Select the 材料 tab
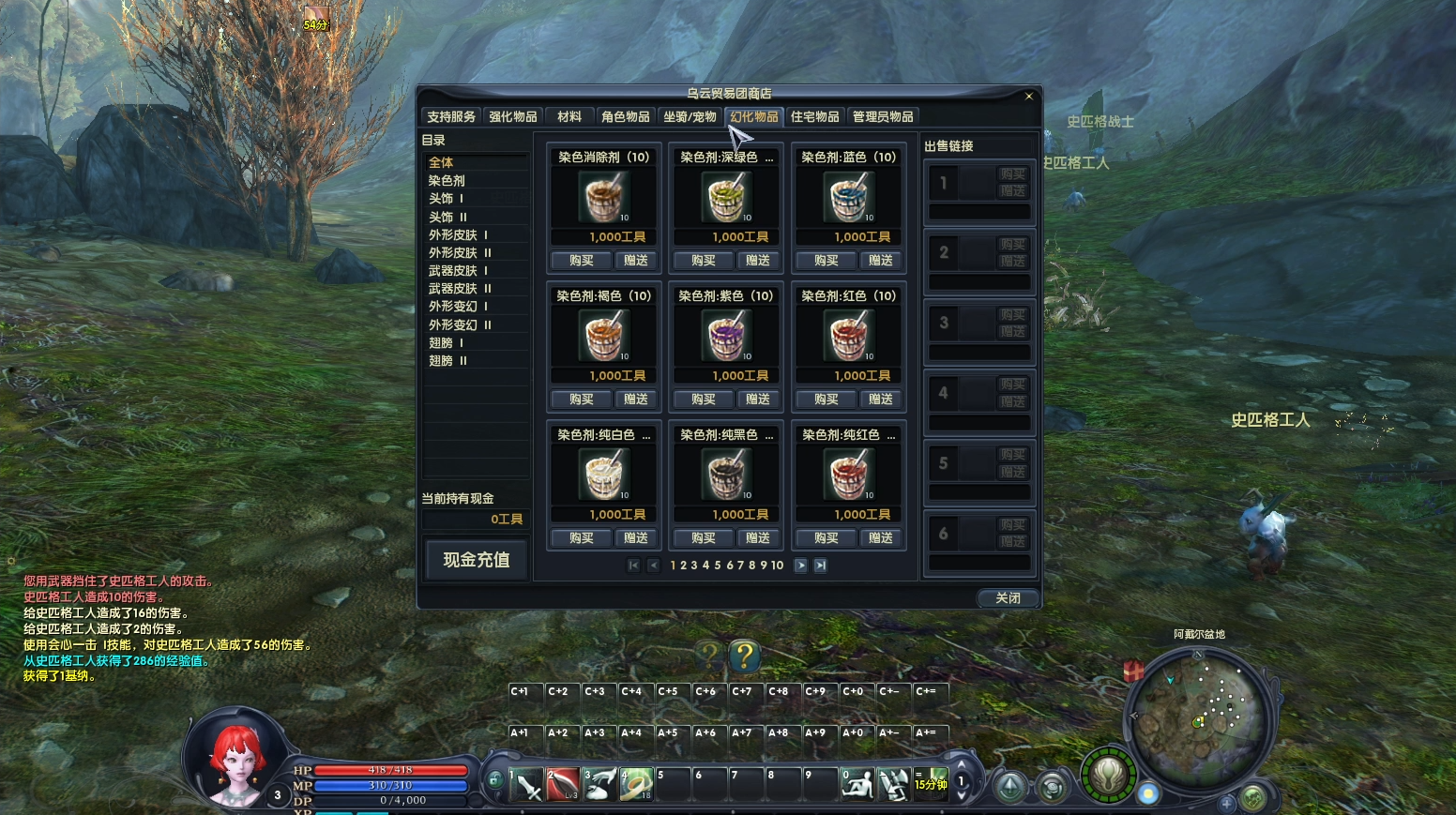Image resolution: width=1456 pixels, height=815 pixels. pos(569,116)
